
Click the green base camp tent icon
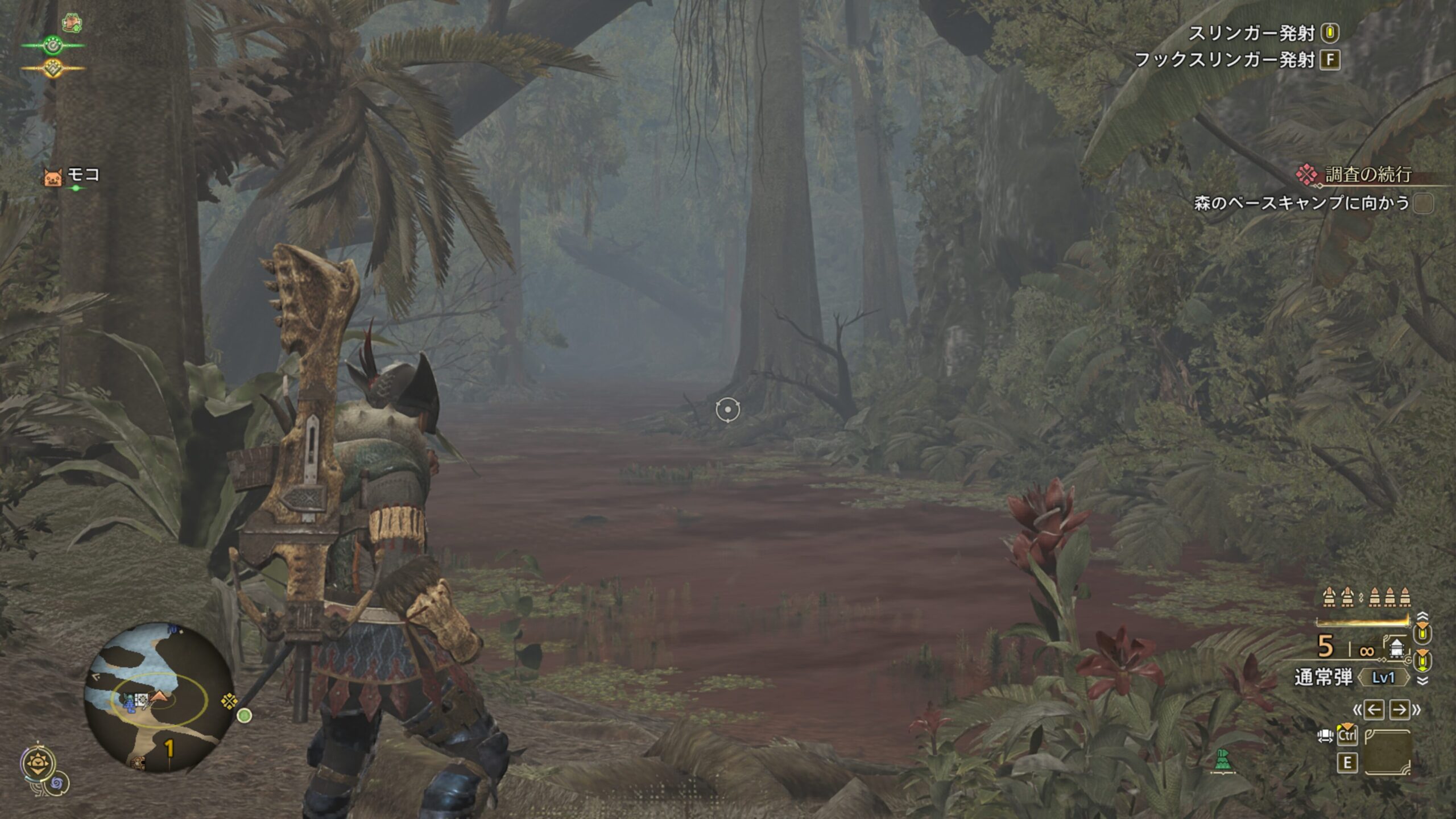pos(1222,760)
